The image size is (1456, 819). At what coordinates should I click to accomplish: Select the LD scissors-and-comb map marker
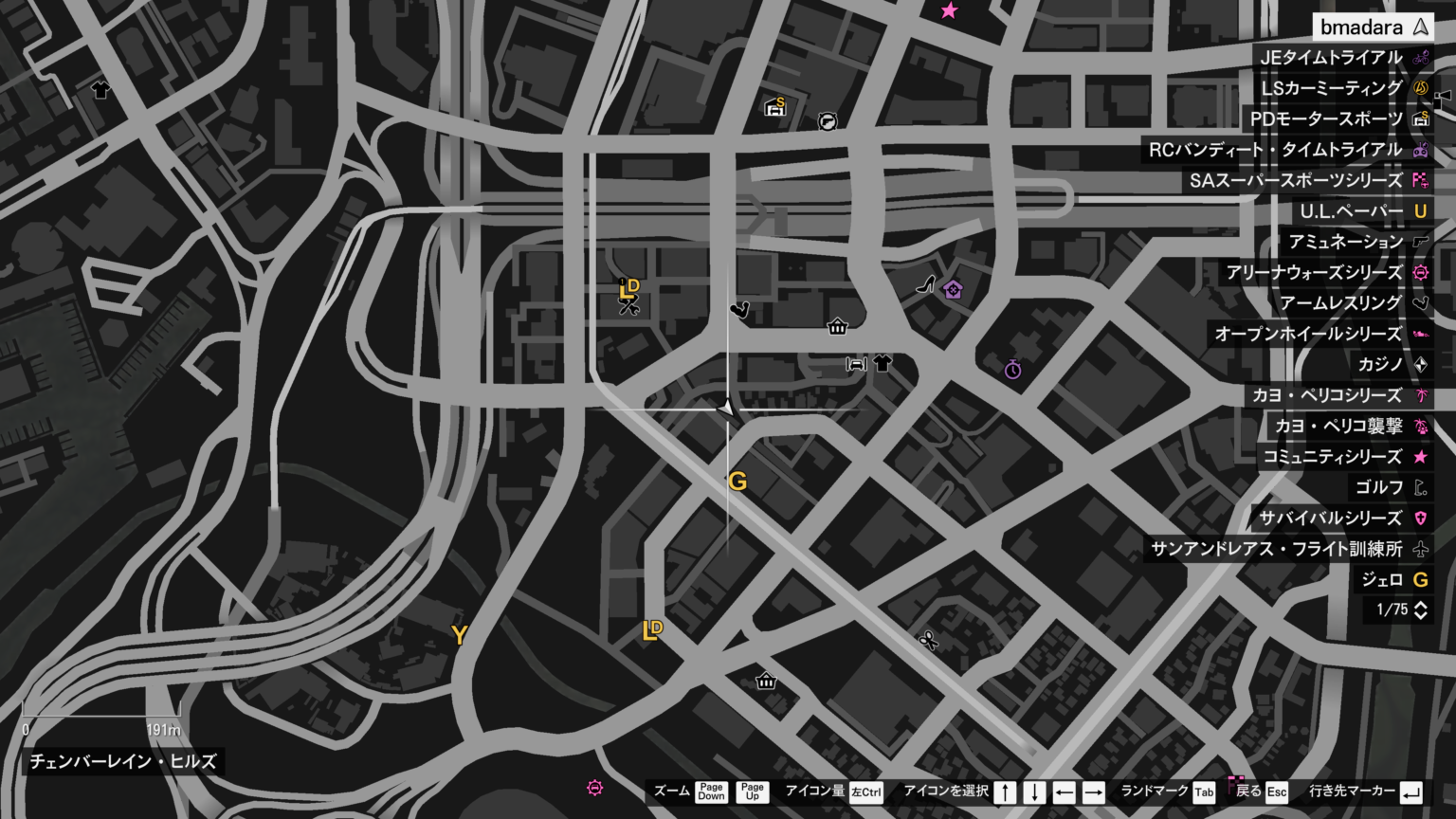click(x=629, y=297)
